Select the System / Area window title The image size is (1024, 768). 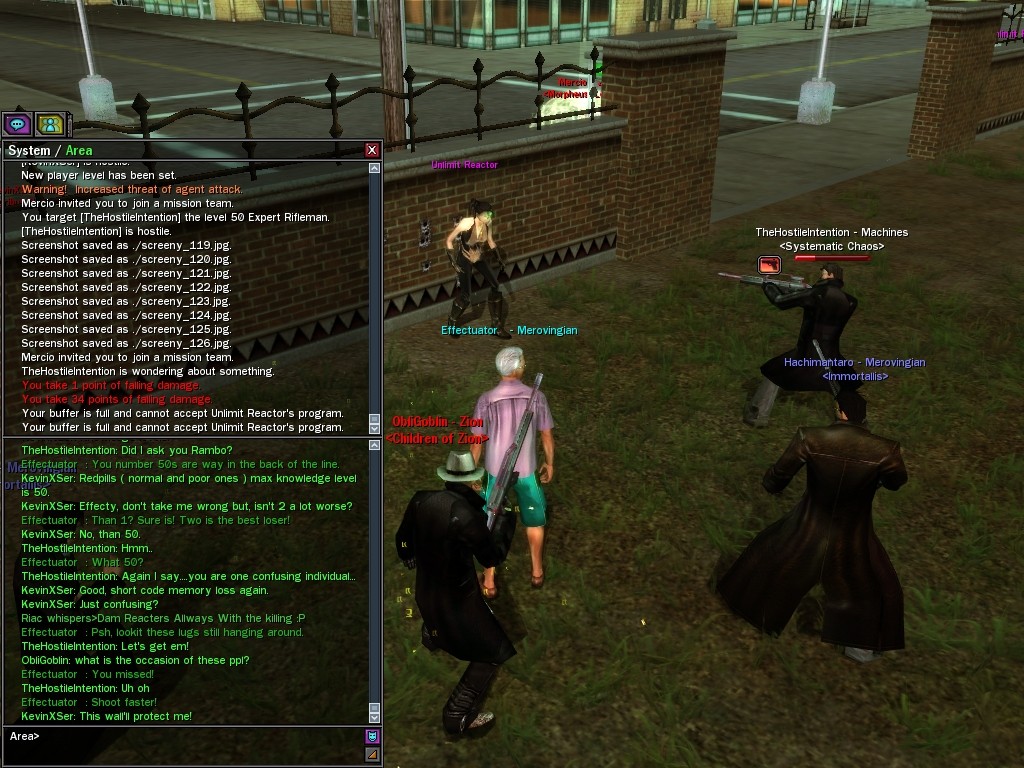[x=50, y=151]
